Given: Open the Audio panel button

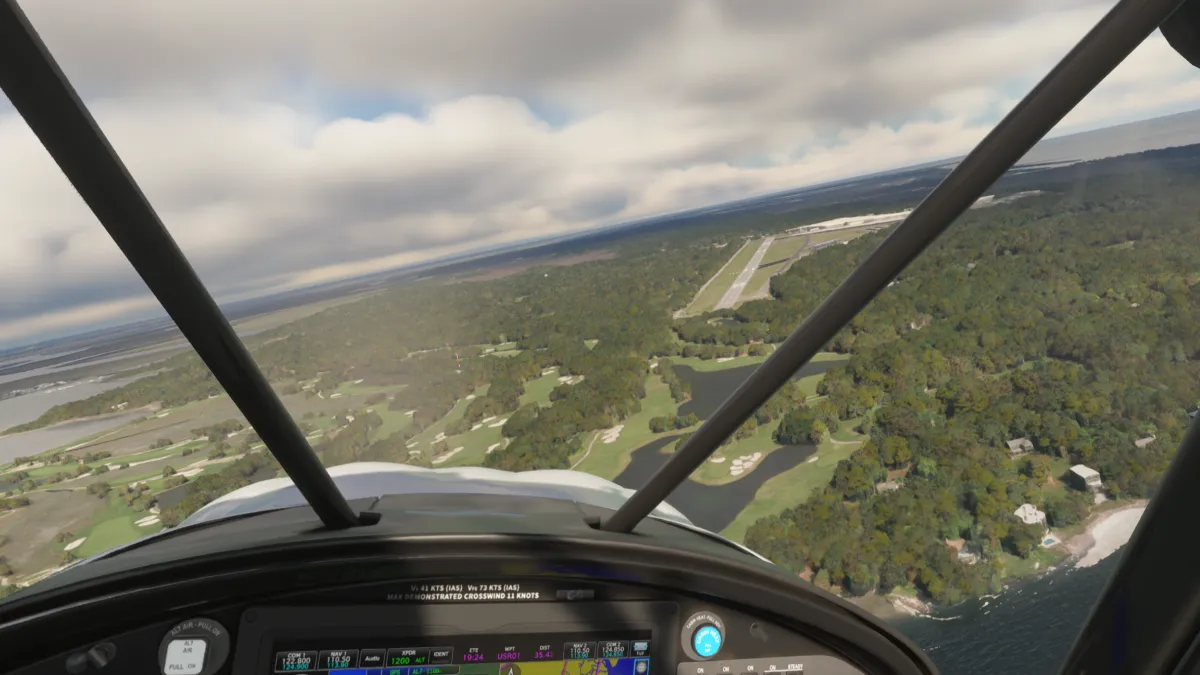Looking at the screenshot, I should click(373, 659).
